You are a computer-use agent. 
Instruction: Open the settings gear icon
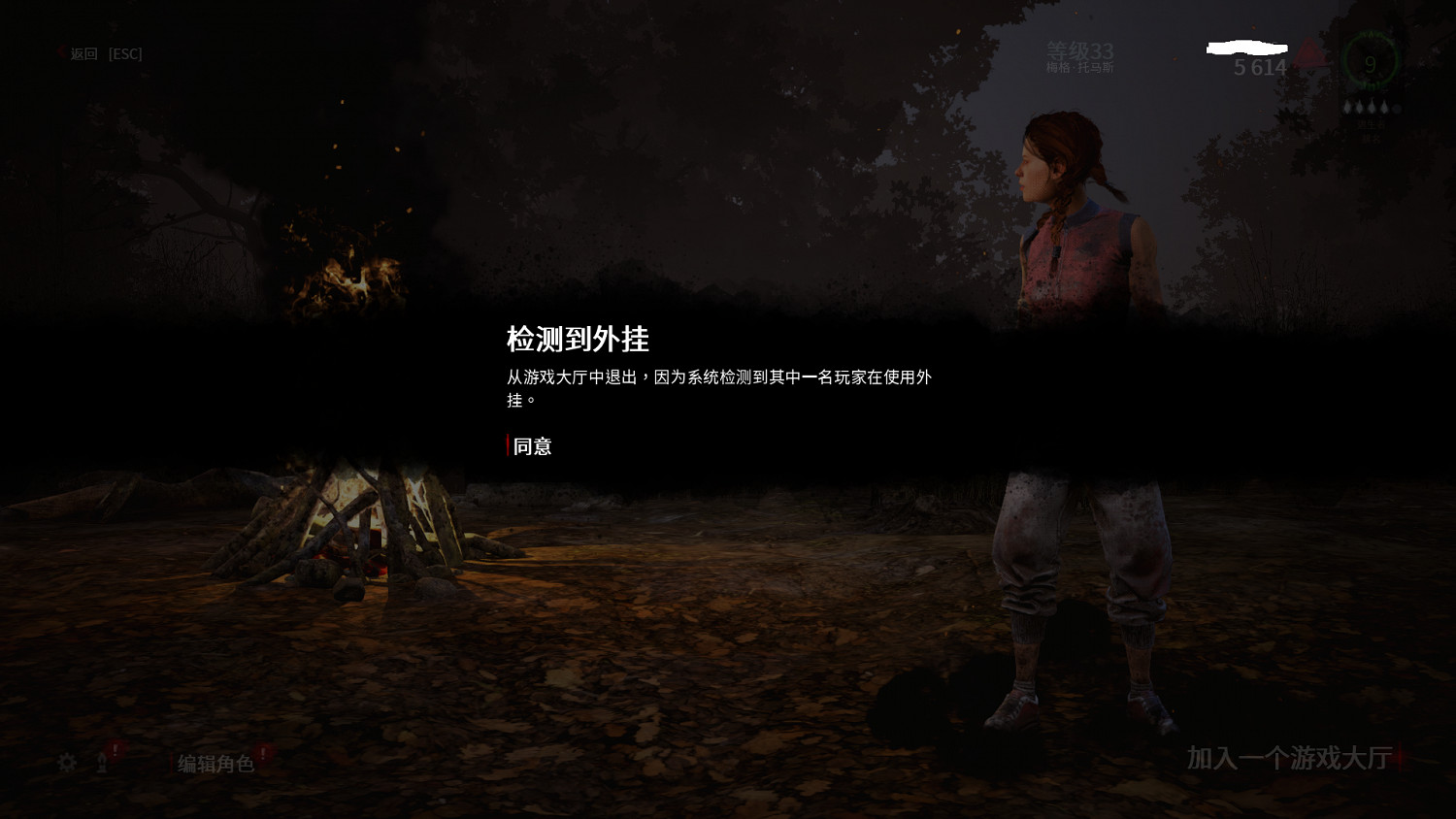tap(67, 764)
